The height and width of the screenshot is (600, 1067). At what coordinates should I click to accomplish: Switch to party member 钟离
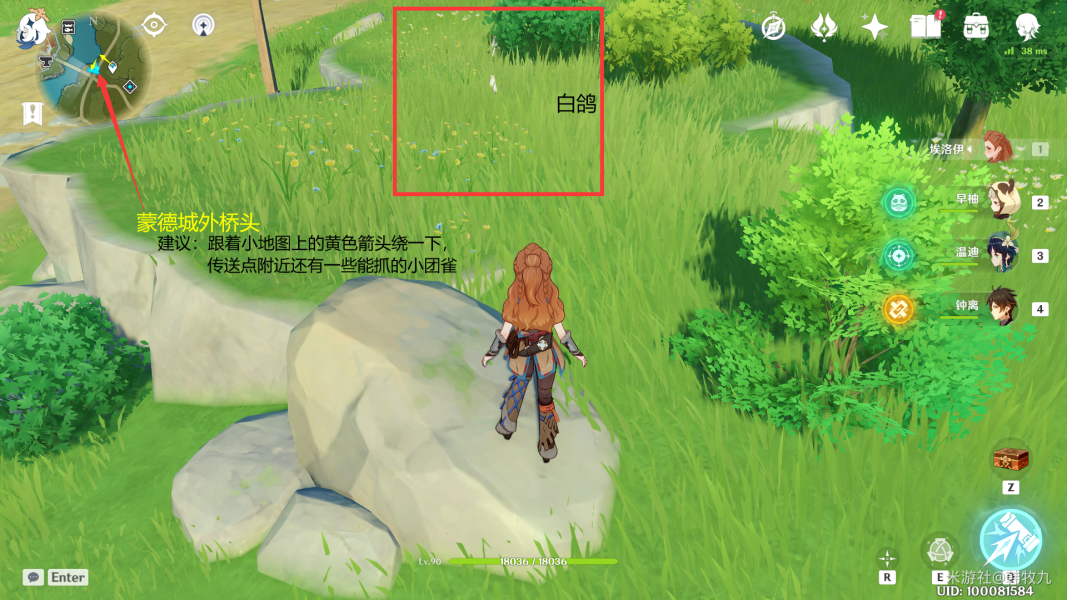[1000, 307]
